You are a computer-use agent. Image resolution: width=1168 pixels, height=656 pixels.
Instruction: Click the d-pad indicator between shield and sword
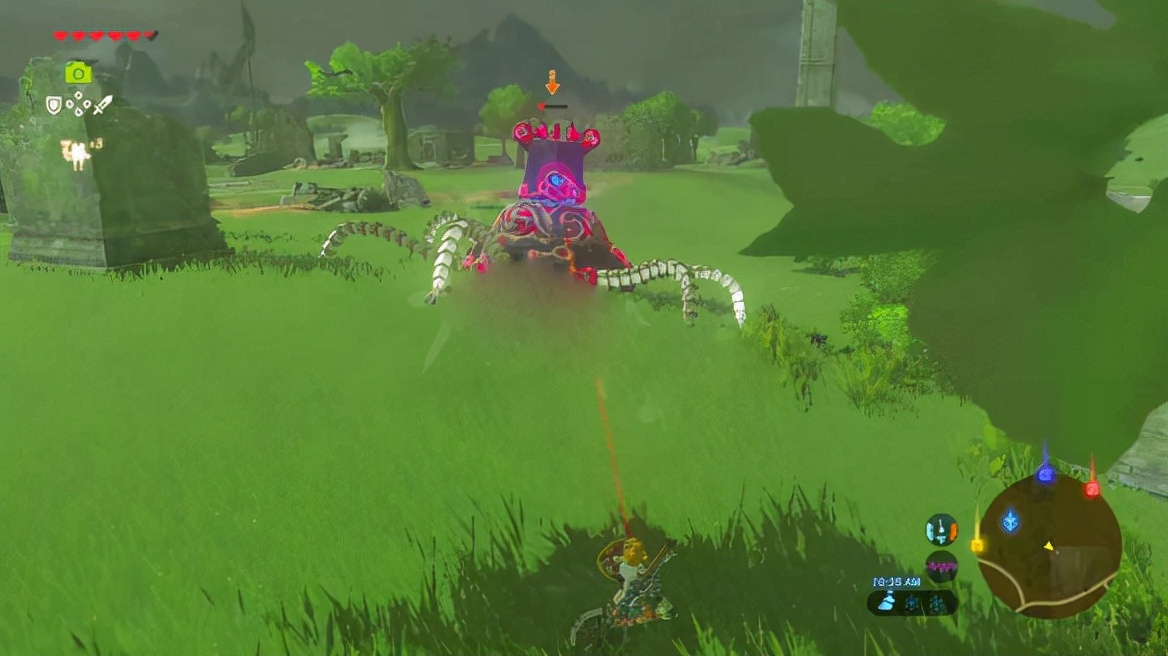point(78,104)
